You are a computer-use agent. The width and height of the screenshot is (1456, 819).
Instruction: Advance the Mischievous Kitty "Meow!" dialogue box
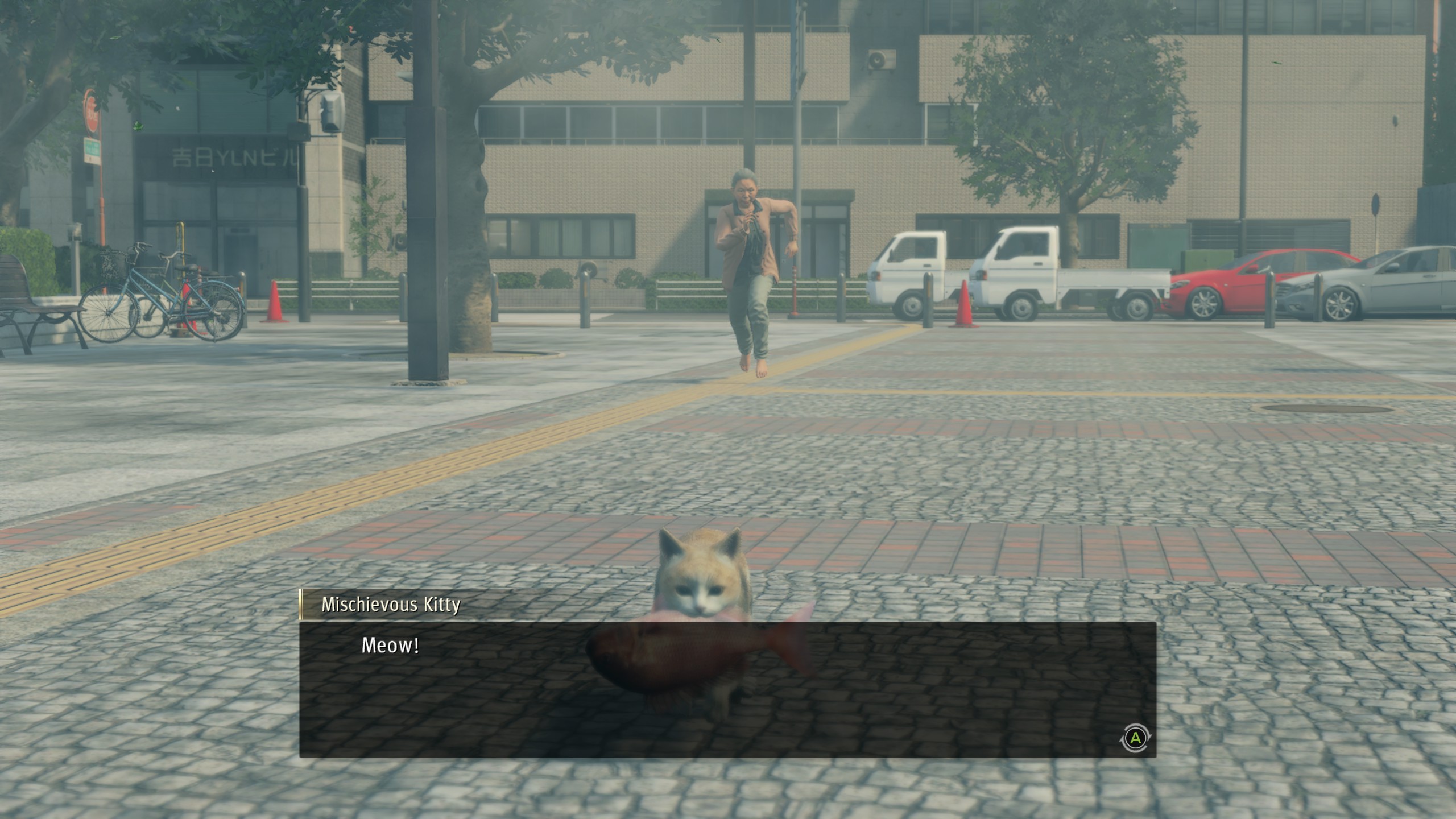pyautogui.click(x=1135, y=738)
